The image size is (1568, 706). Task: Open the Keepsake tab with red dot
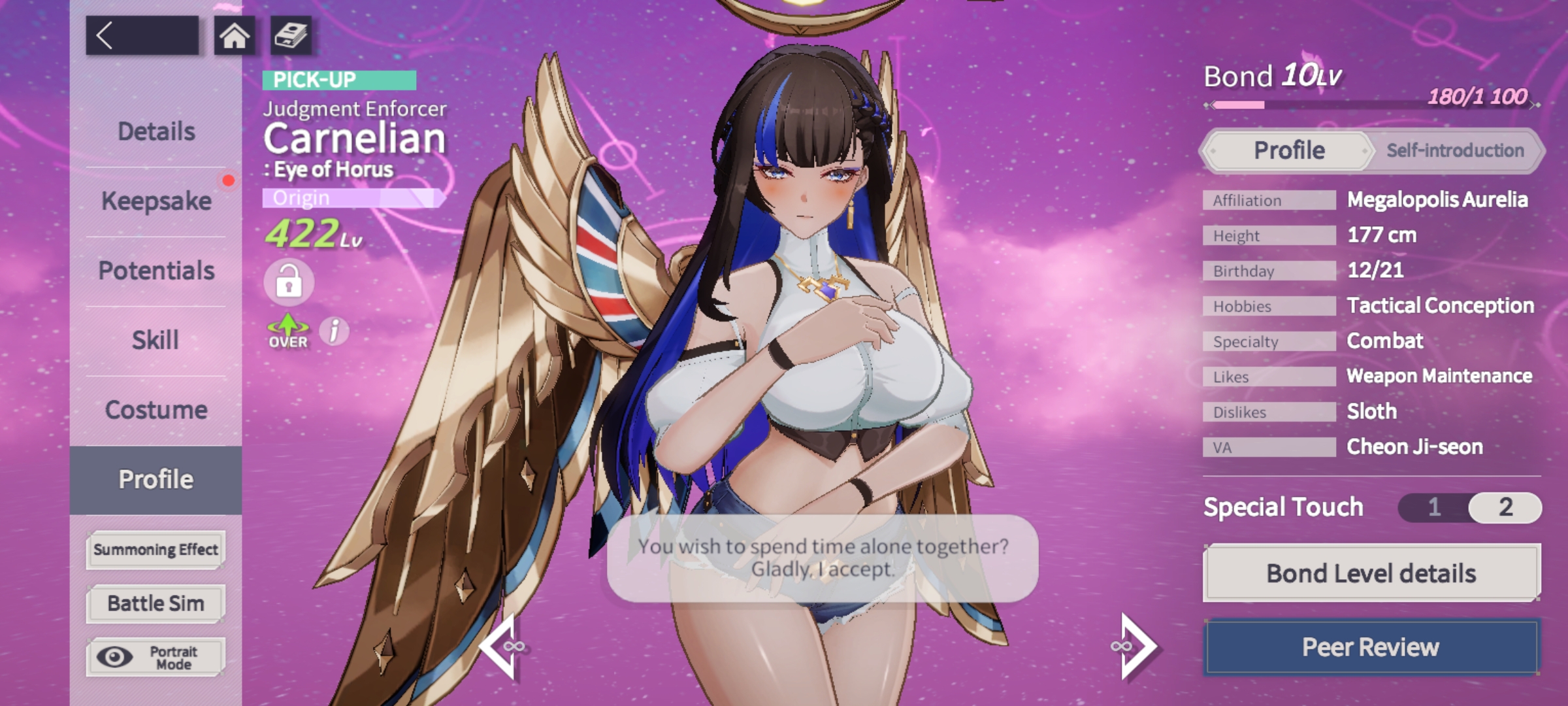click(155, 201)
